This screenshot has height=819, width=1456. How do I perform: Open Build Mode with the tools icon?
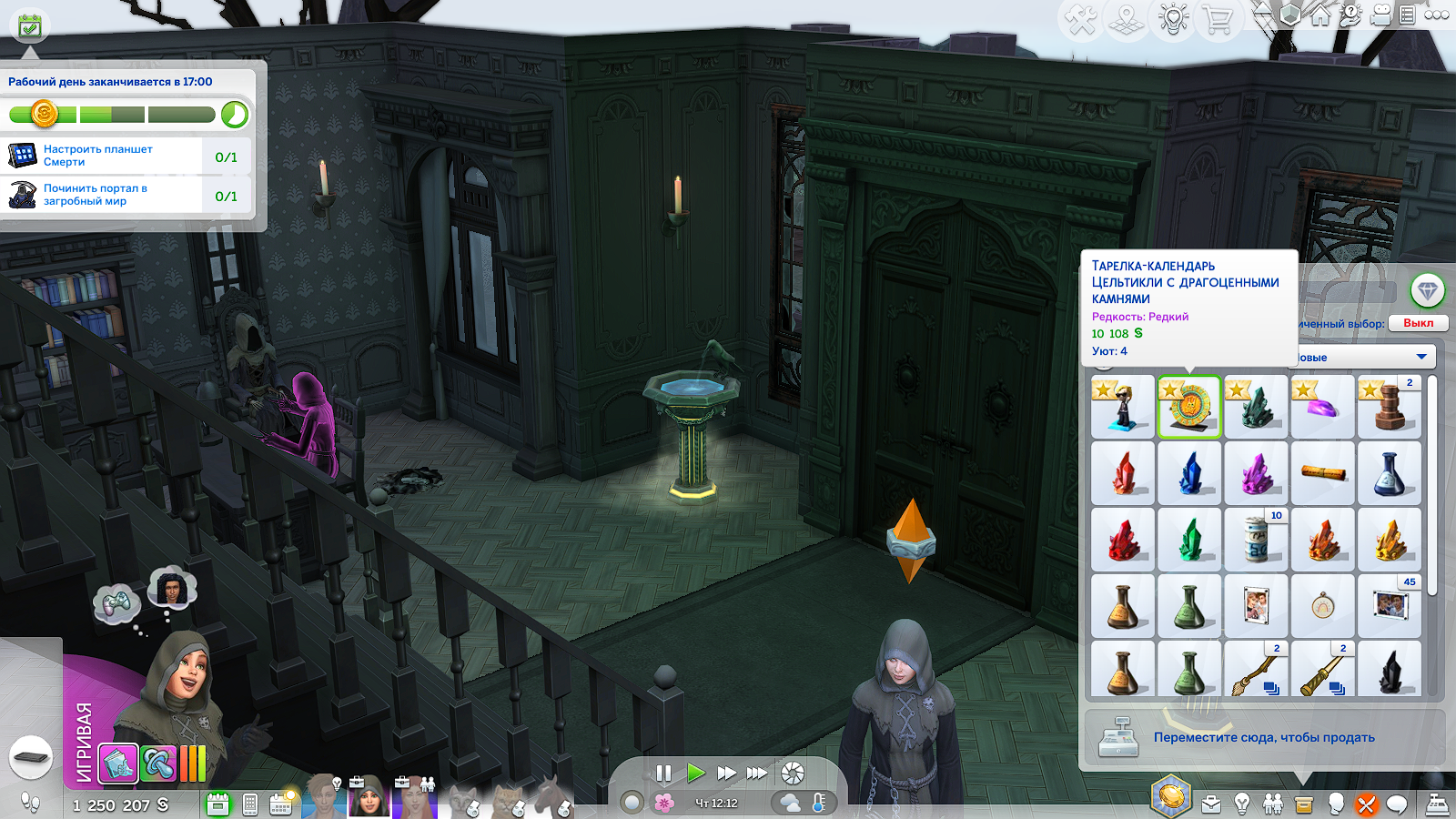(1081, 19)
